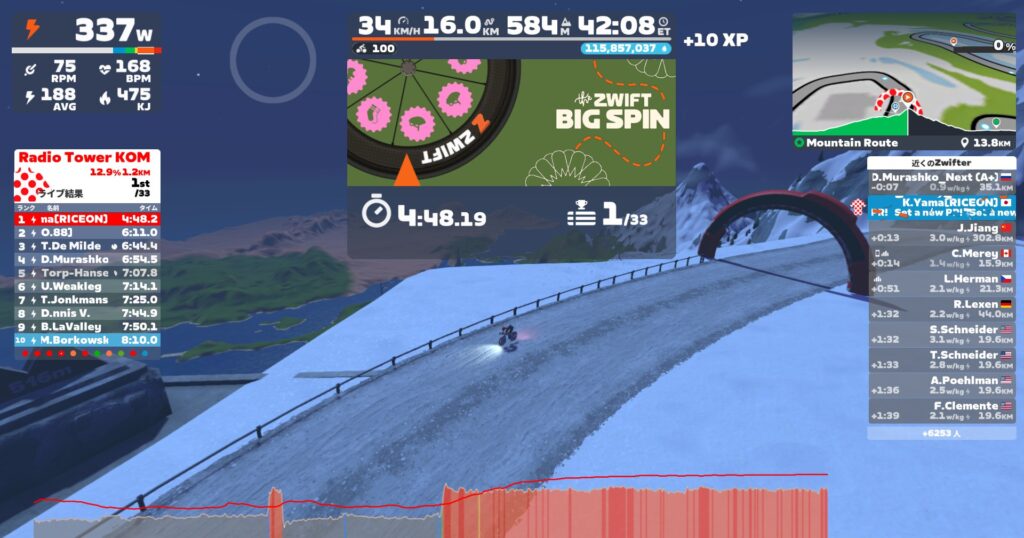Click the Zwift Big Spin banner

[x=510, y=122]
